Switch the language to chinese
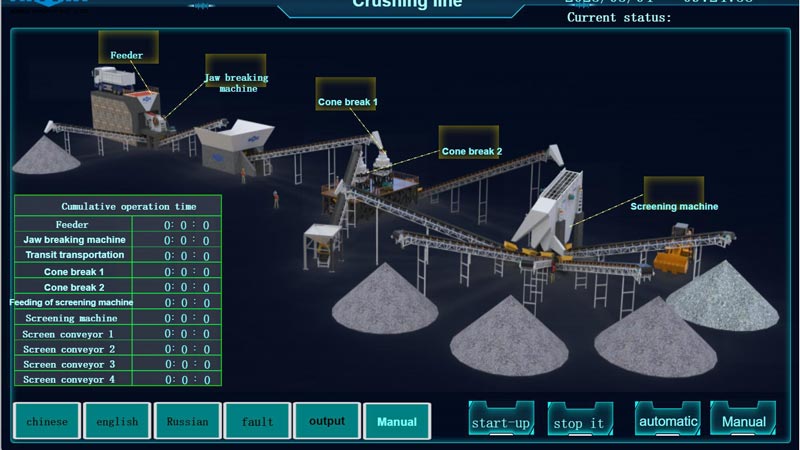800x450 pixels. 47,421
